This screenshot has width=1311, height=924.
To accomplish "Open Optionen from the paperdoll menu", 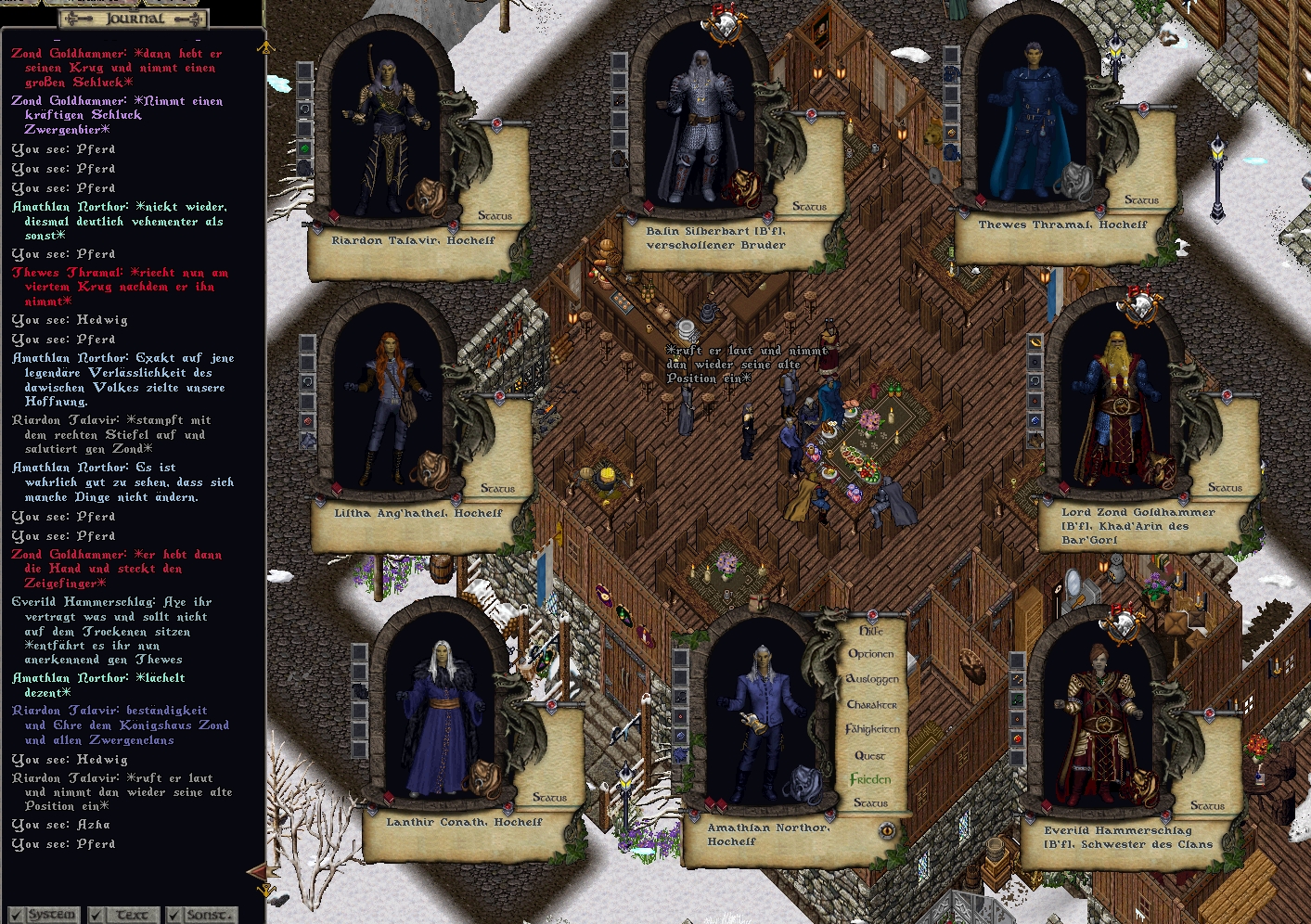I will pyautogui.click(x=870, y=654).
